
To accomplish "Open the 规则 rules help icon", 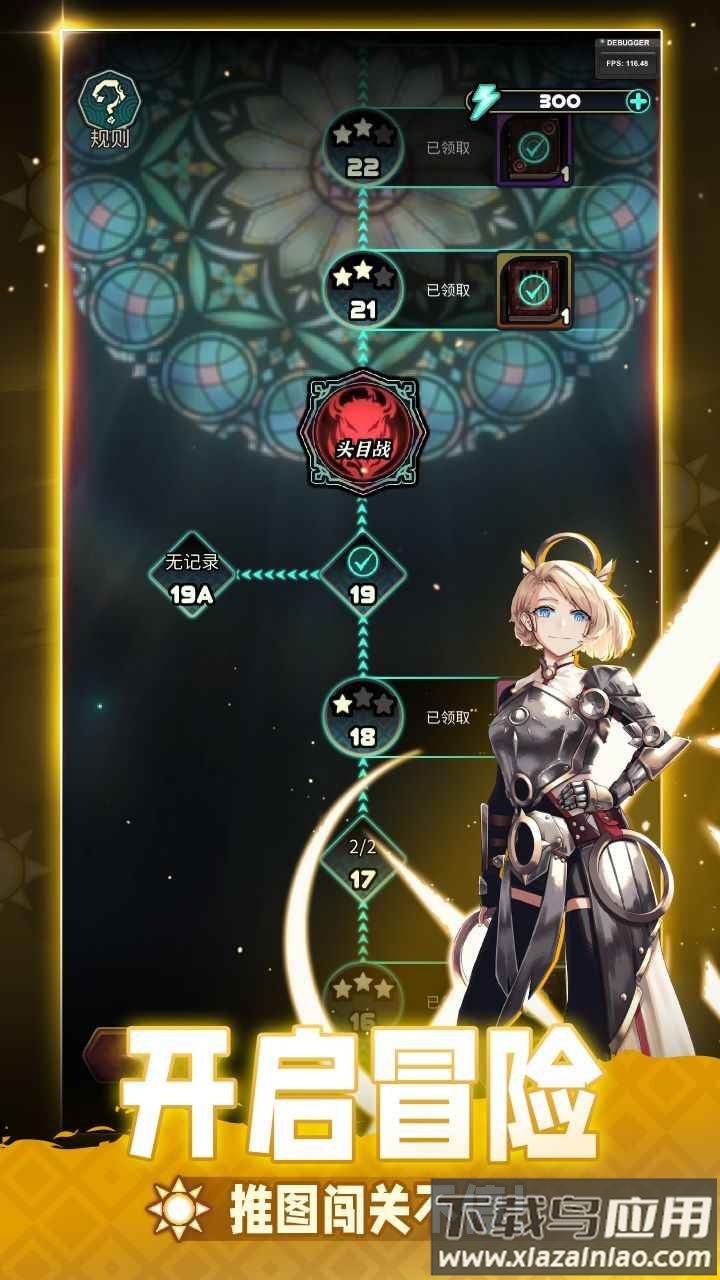I will click(110, 112).
